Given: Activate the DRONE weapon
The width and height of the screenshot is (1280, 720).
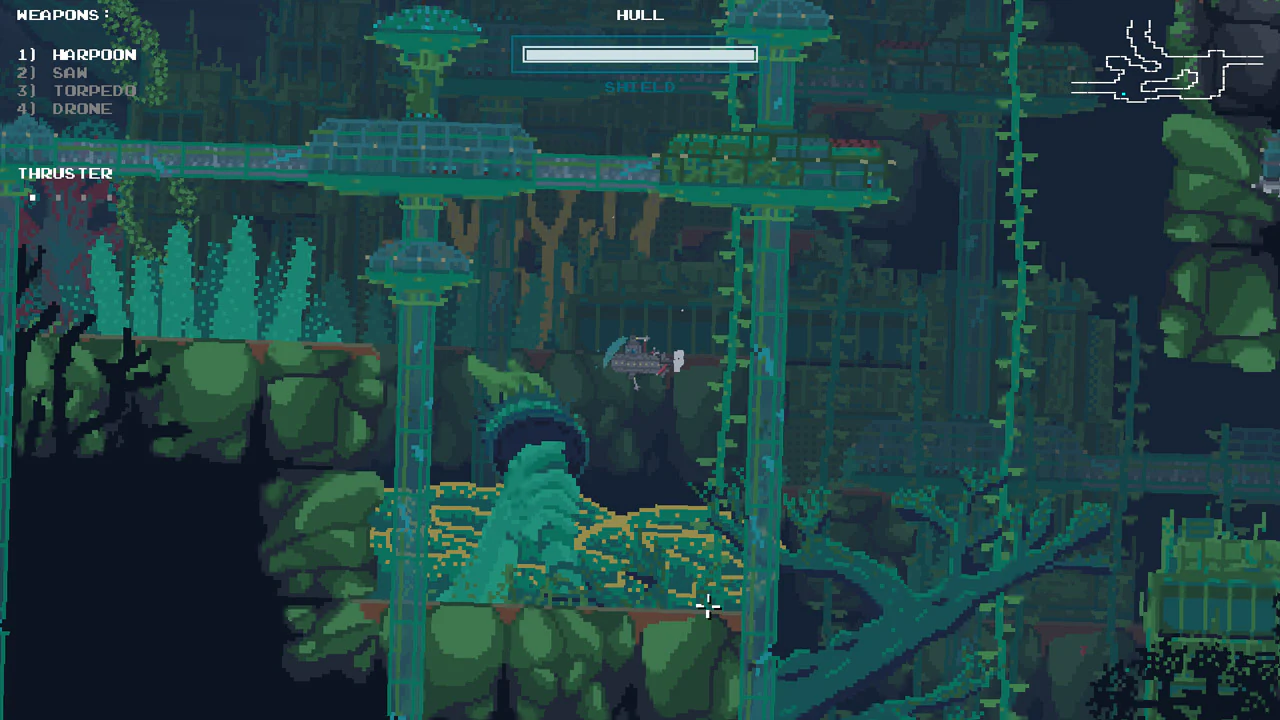Looking at the screenshot, I should pyautogui.click(x=82, y=108).
